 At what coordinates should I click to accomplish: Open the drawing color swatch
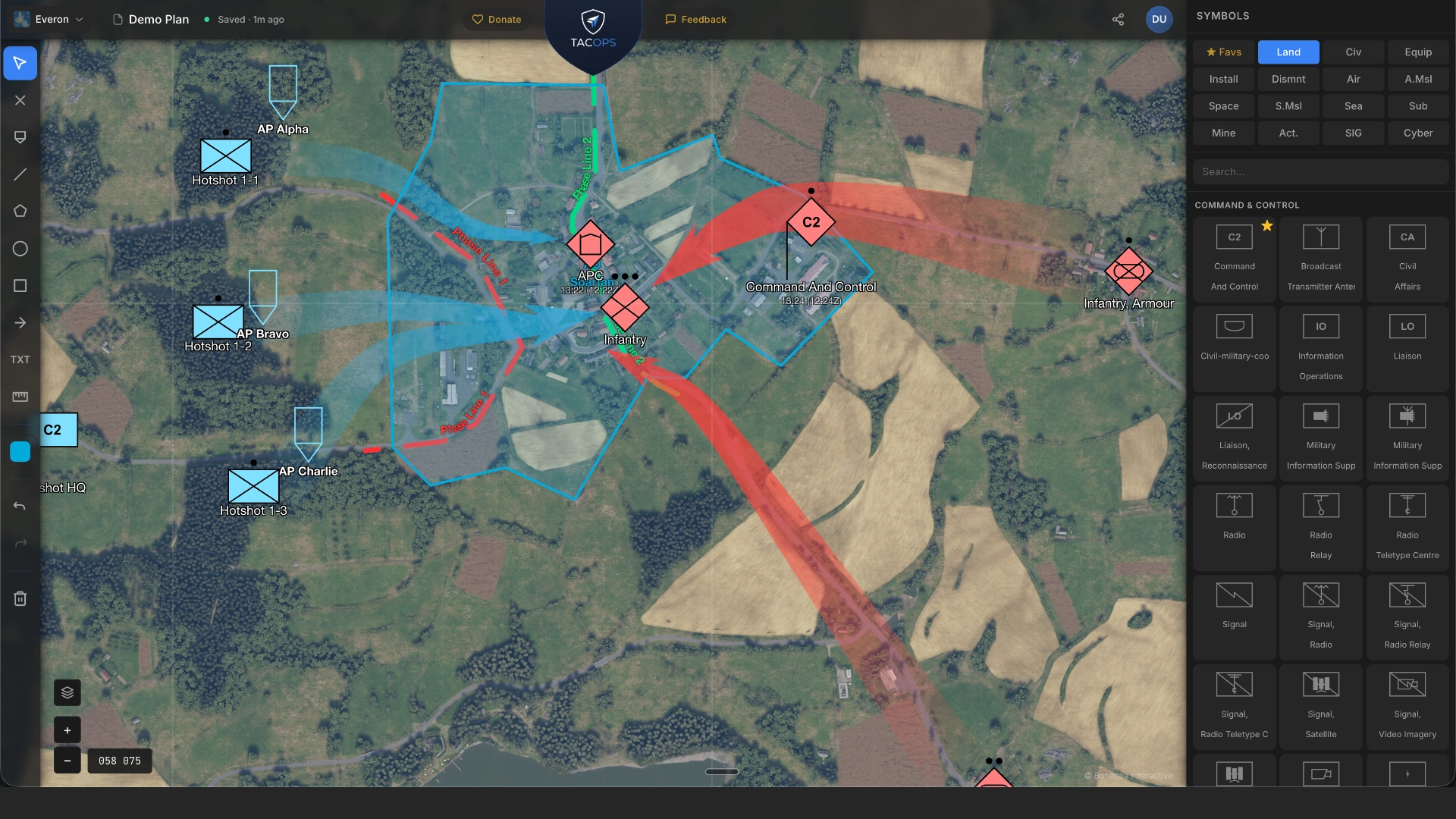pyautogui.click(x=20, y=451)
